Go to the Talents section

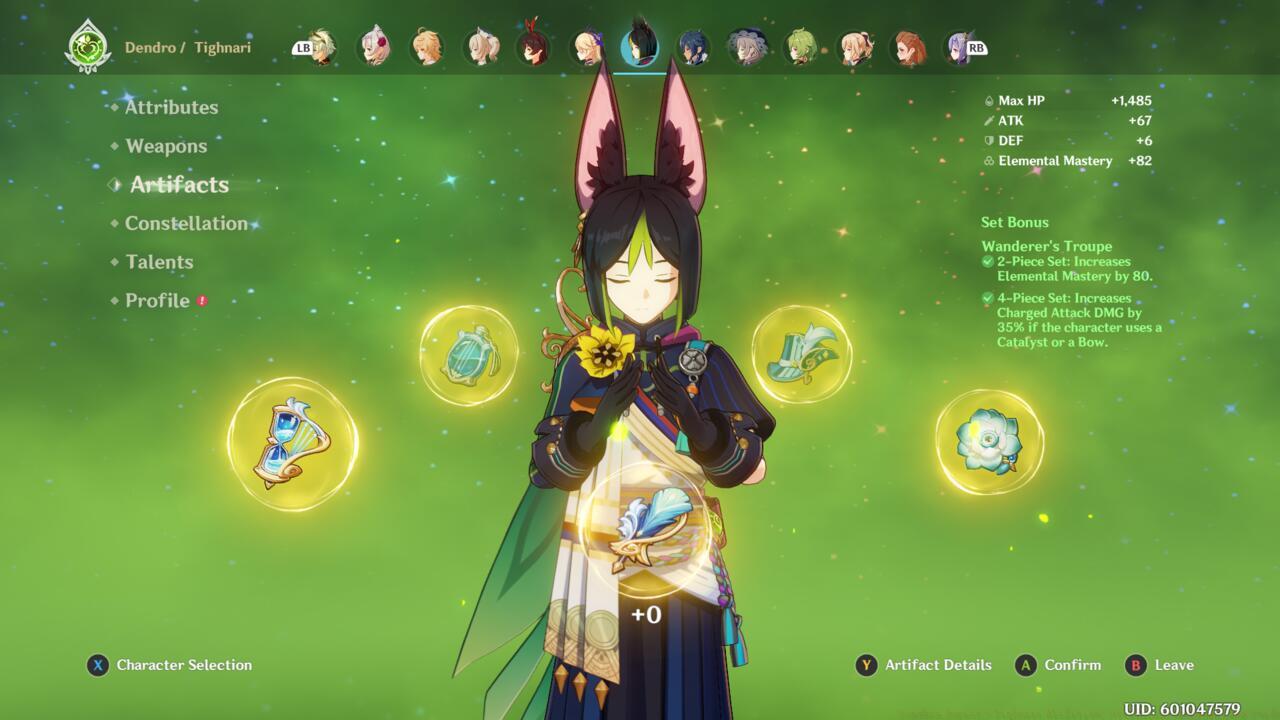point(159,262)
